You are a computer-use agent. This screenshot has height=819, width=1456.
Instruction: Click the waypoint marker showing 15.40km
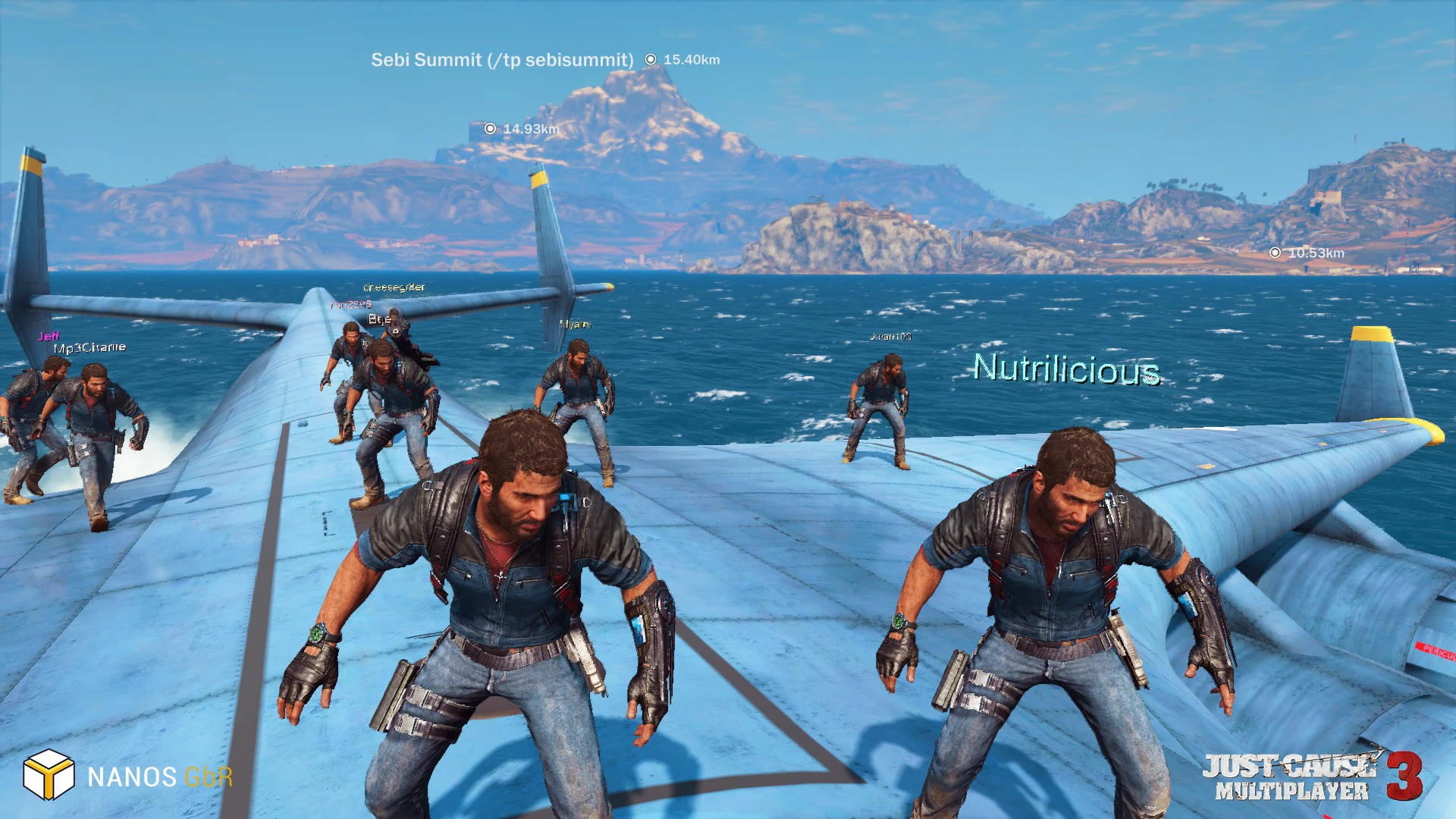(x=651, y=58)
